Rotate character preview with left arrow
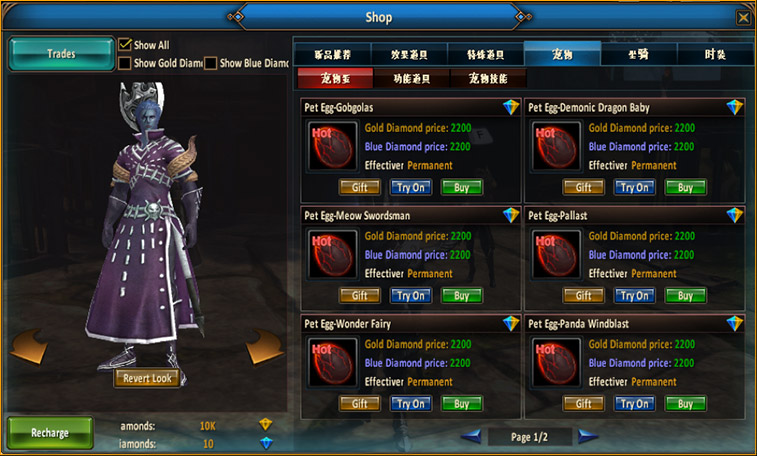 point(28,349)
